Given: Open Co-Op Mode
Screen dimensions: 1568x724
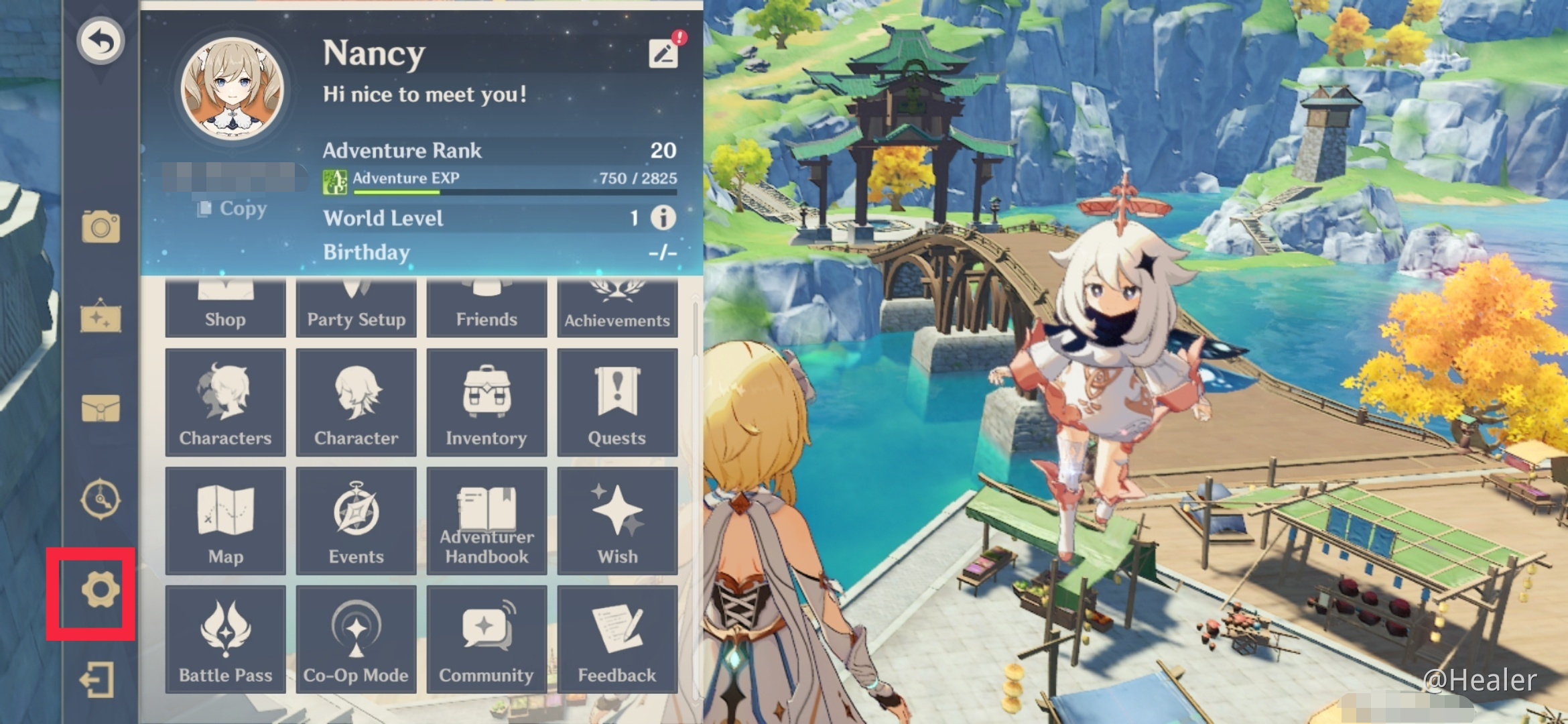Looking at the screenshot, I should tap(356, 637).
